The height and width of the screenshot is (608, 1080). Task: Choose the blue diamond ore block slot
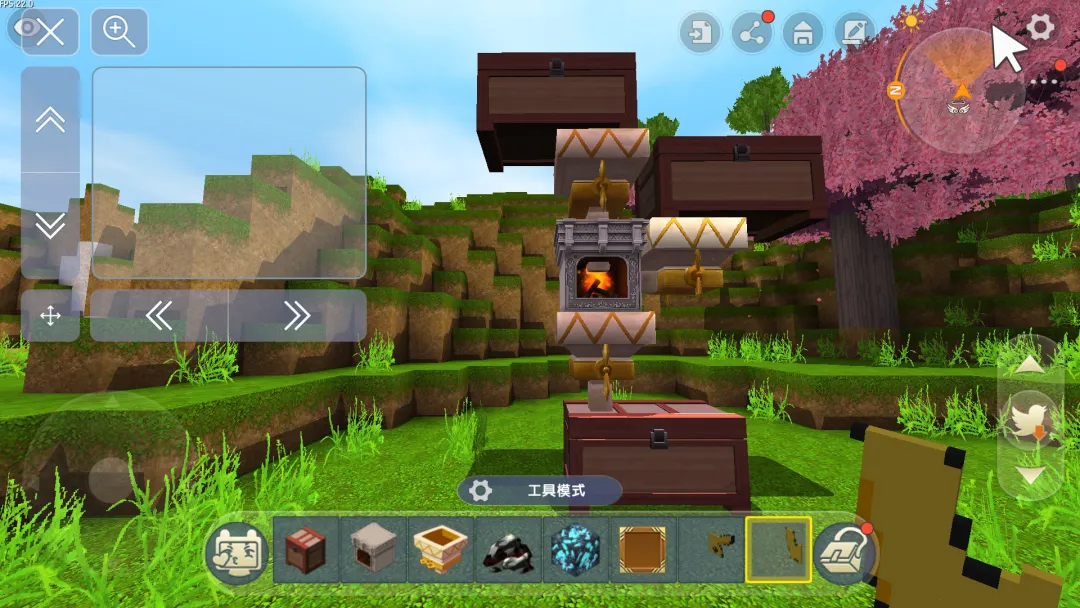pyautogui.click(x=575, y=550)
